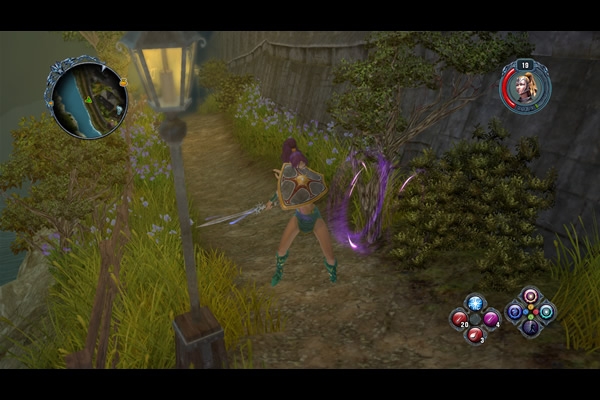Activate the running figure combat art
This screenshot has width=600, height=400.
coord(530,326)
